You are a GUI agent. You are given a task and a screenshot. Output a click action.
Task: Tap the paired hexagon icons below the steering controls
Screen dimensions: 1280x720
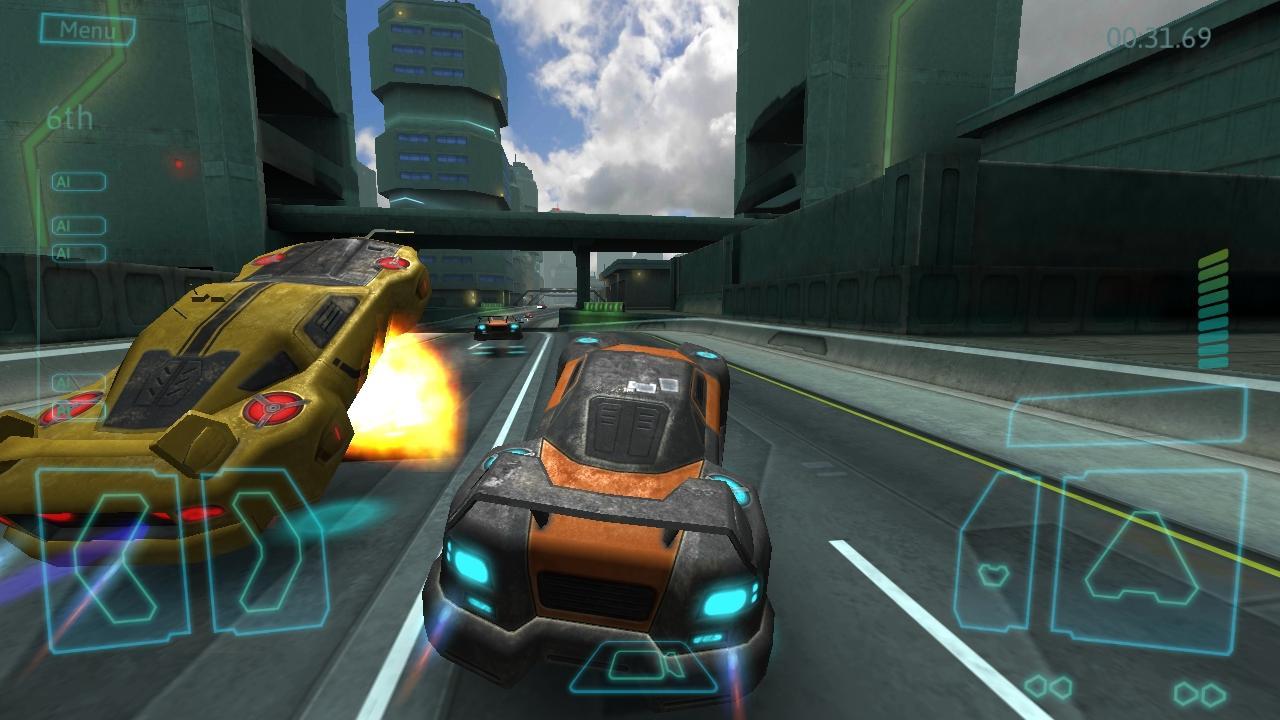(x=1047, y=687)
